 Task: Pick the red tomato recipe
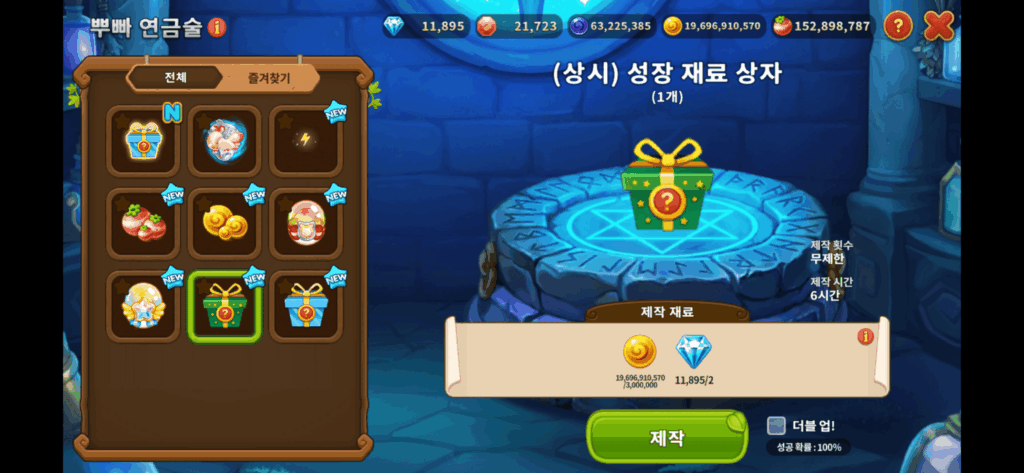pos(143,224)
